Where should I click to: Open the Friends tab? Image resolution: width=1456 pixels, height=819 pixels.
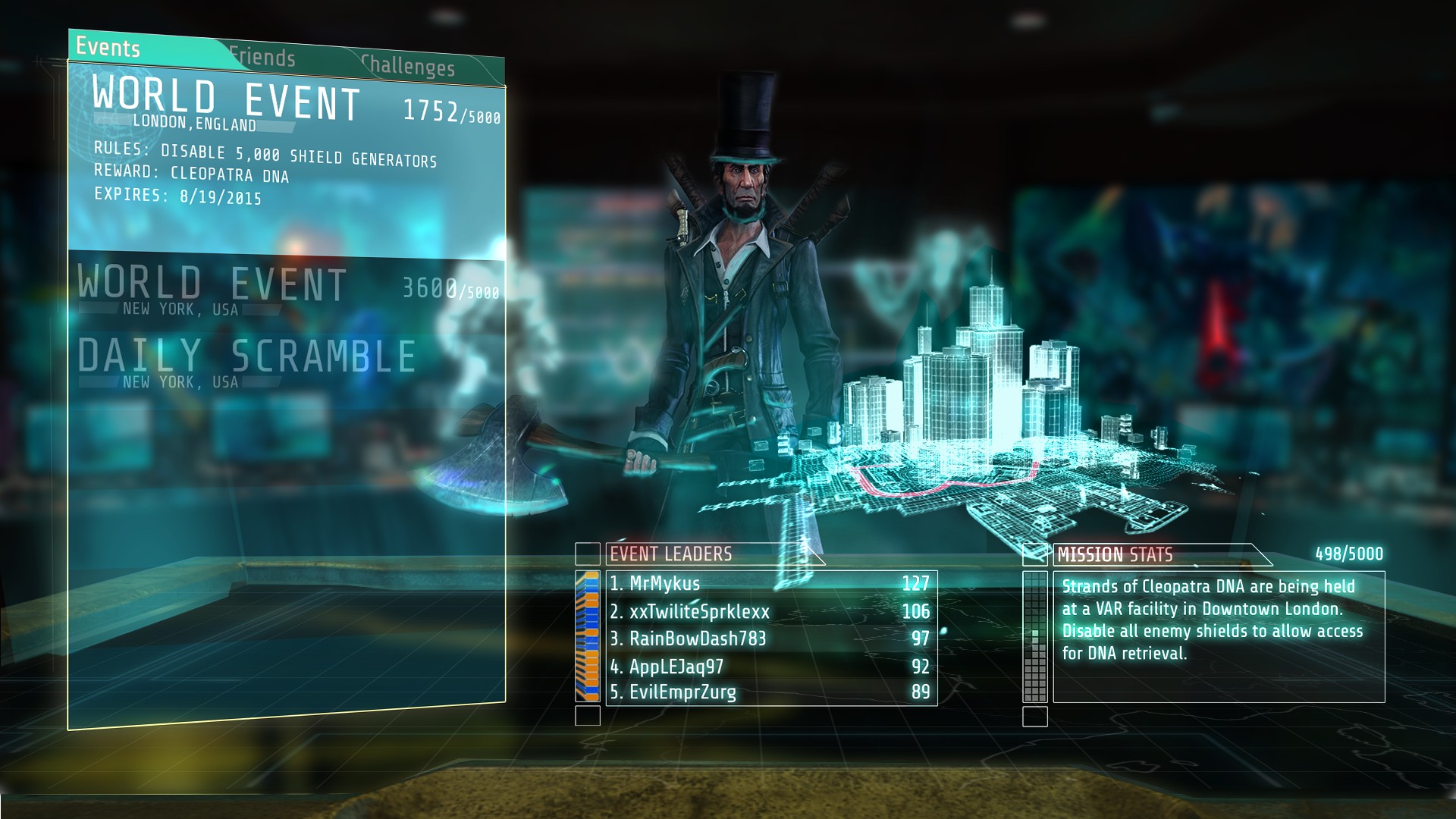262,57
